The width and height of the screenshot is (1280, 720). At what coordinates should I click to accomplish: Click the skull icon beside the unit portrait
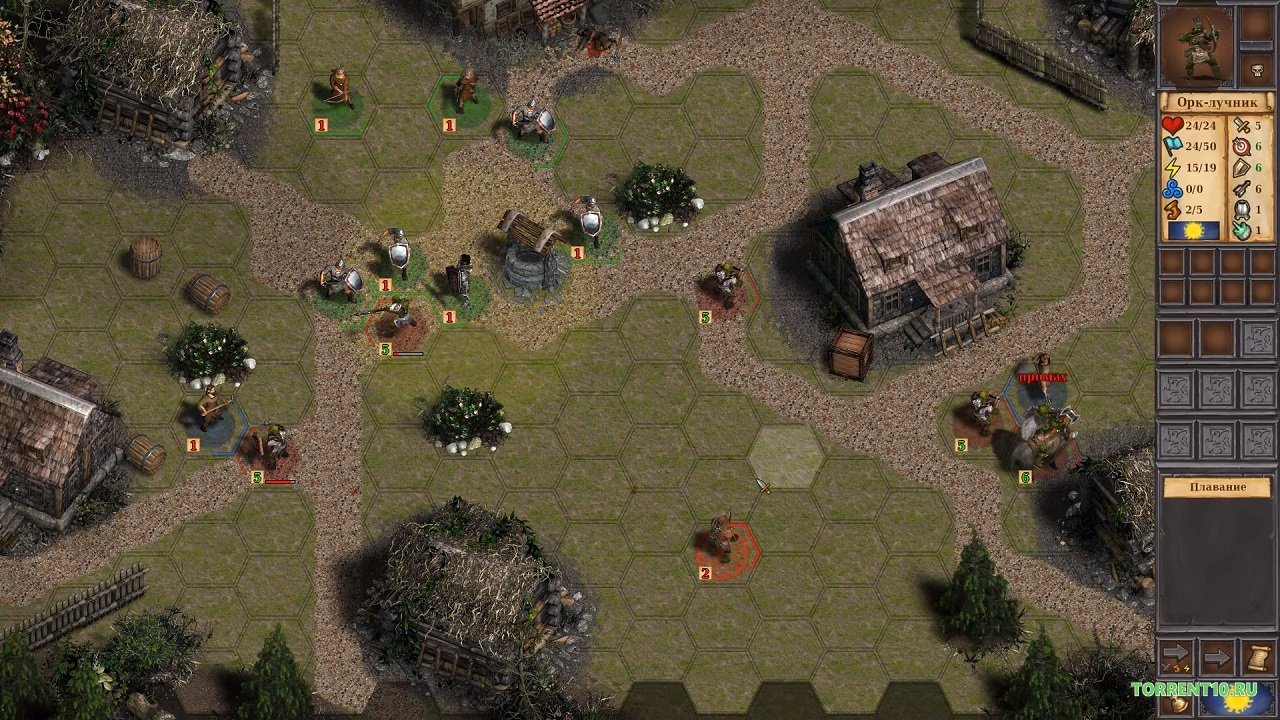click(1256, 69)
